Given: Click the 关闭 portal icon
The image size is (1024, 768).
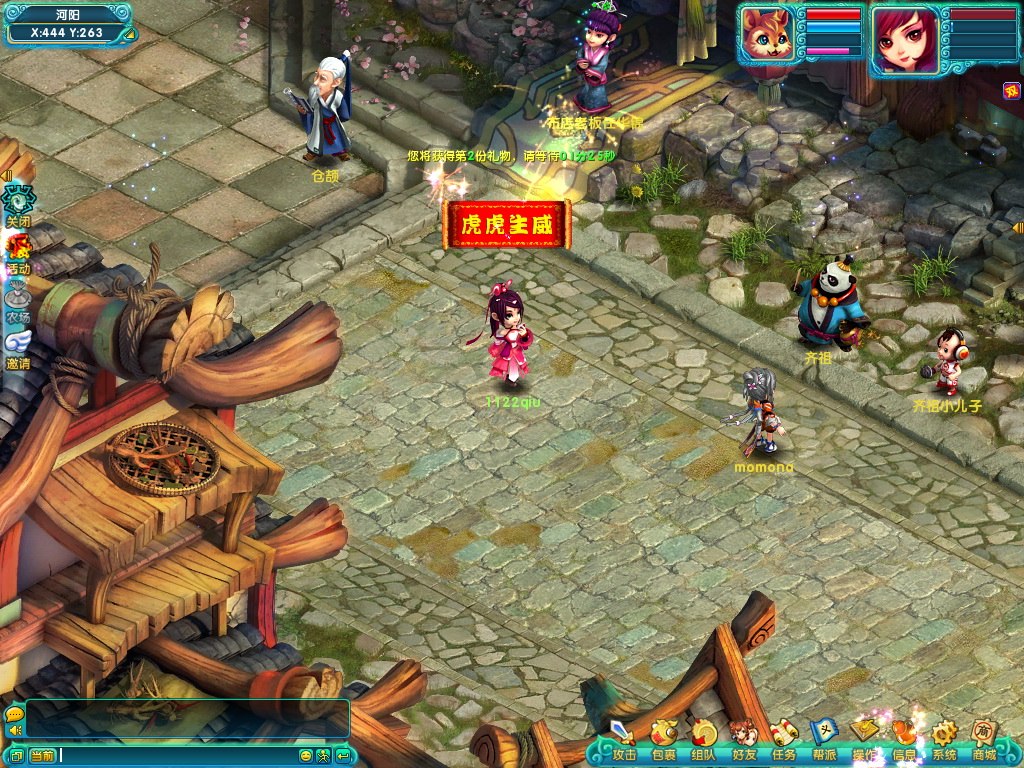Looking at the screenshot, I should tap(19, 201).
